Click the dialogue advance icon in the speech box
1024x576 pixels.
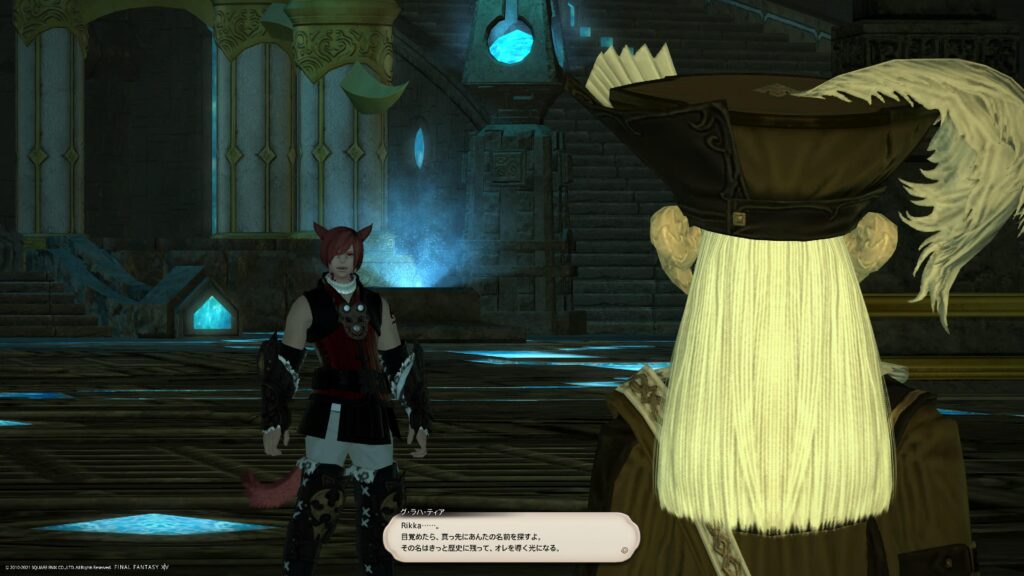click(624, 549)
